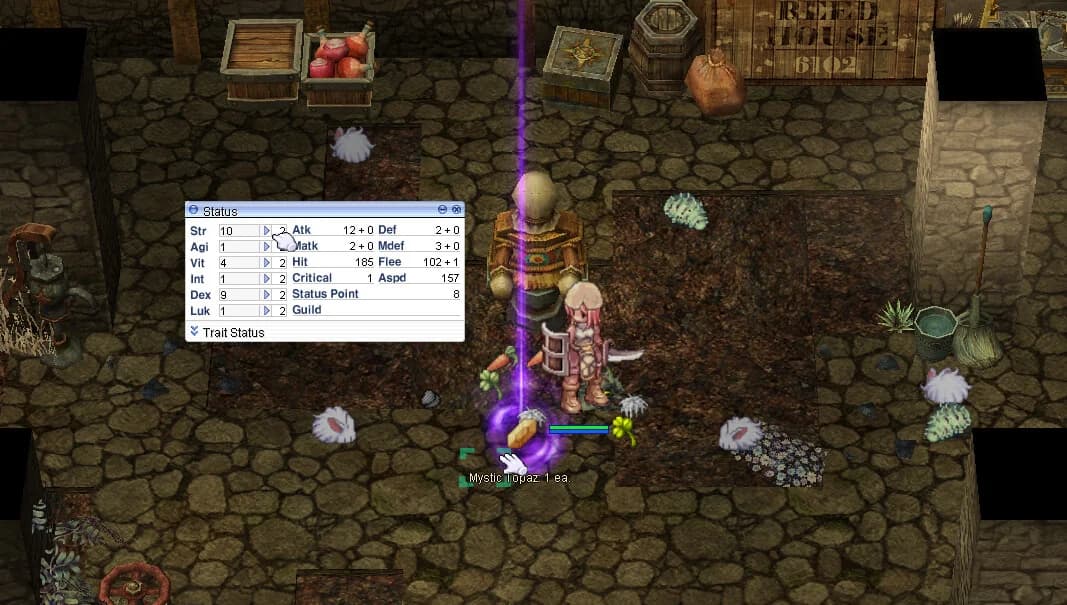Increase the Luk stat

[x=267, y=311]
